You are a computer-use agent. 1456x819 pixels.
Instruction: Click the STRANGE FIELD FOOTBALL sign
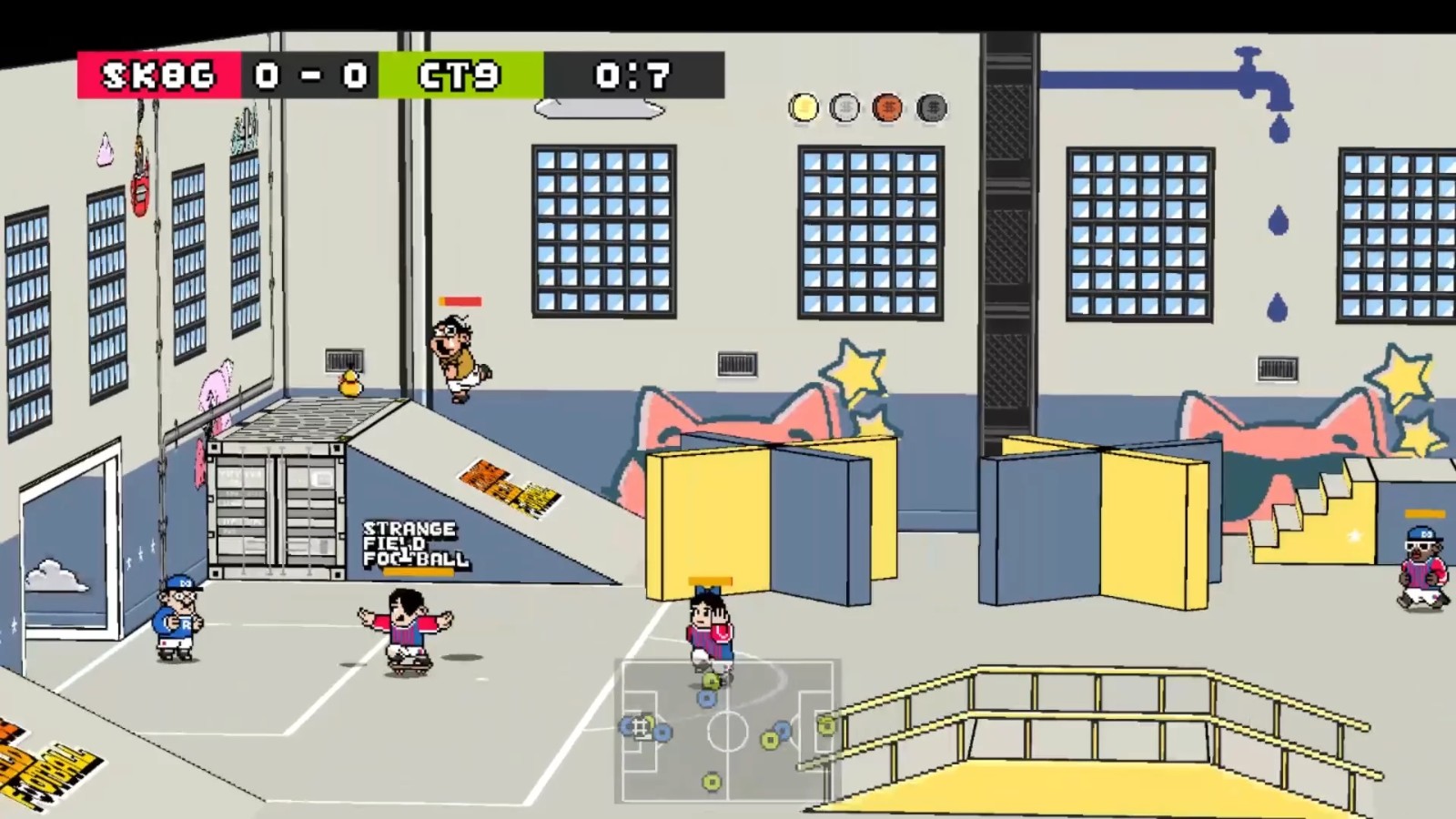[x=411, y=543]
